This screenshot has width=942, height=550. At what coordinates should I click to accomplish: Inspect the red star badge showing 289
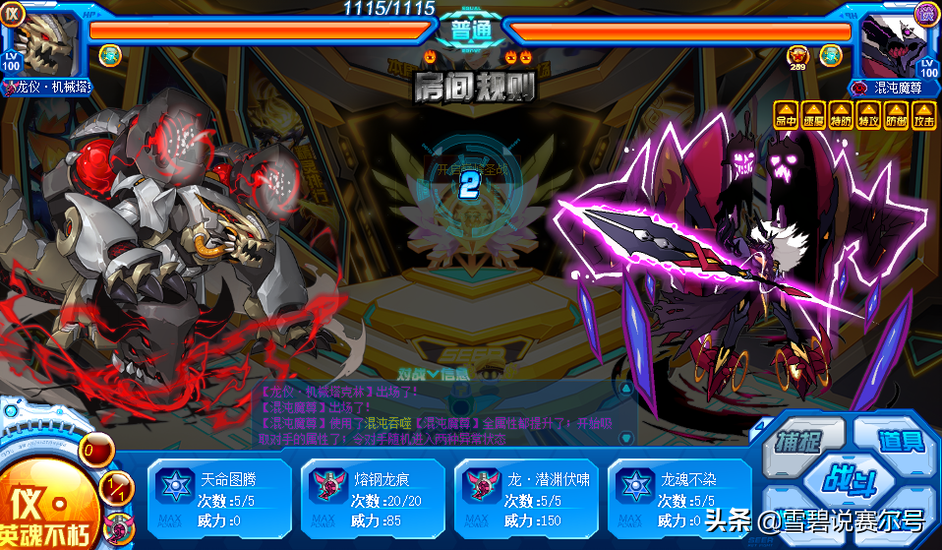797,55
